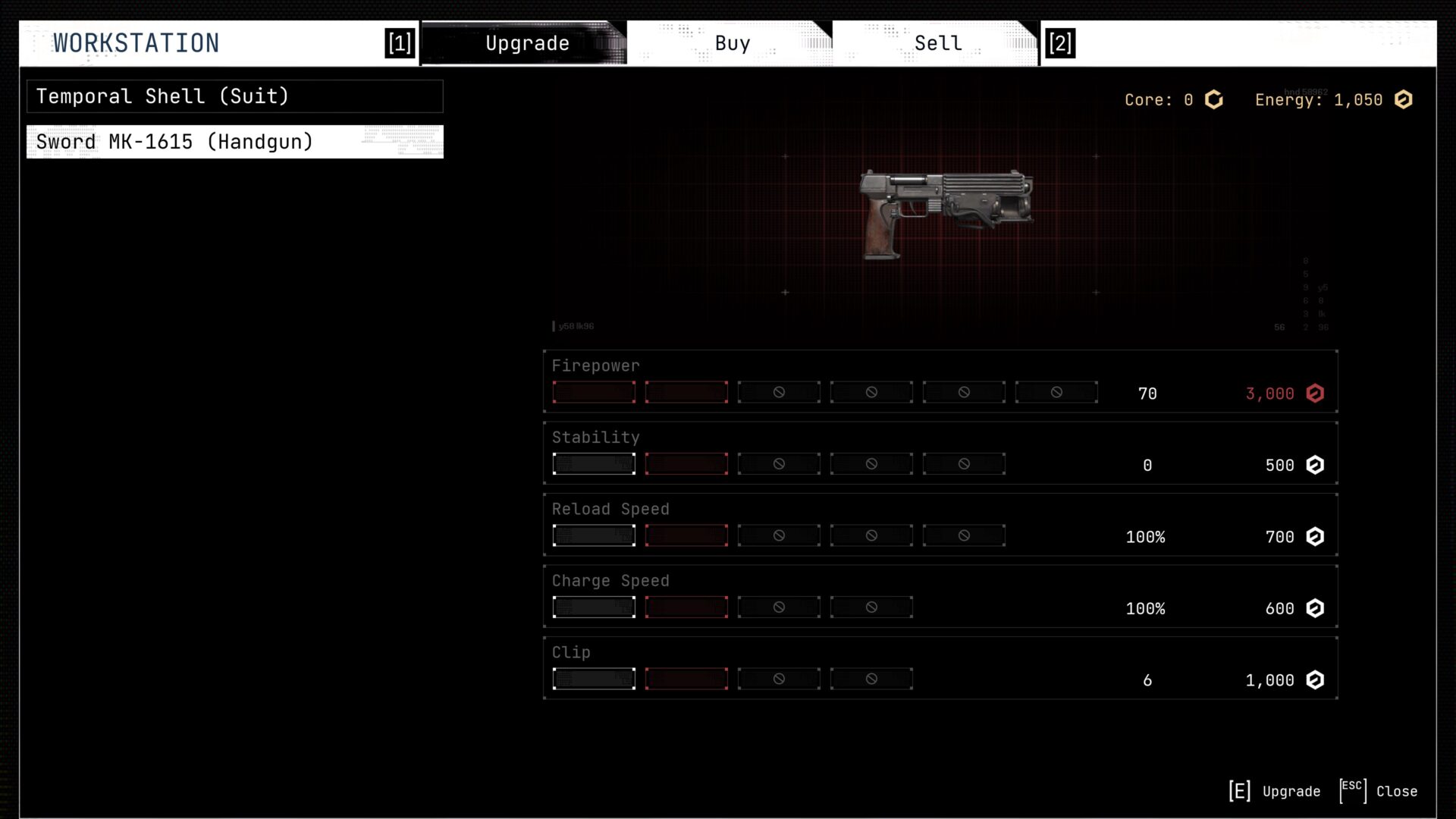
Task: Select Temporal Shell (Suit) entry
Action: click(x=234, y=96)
